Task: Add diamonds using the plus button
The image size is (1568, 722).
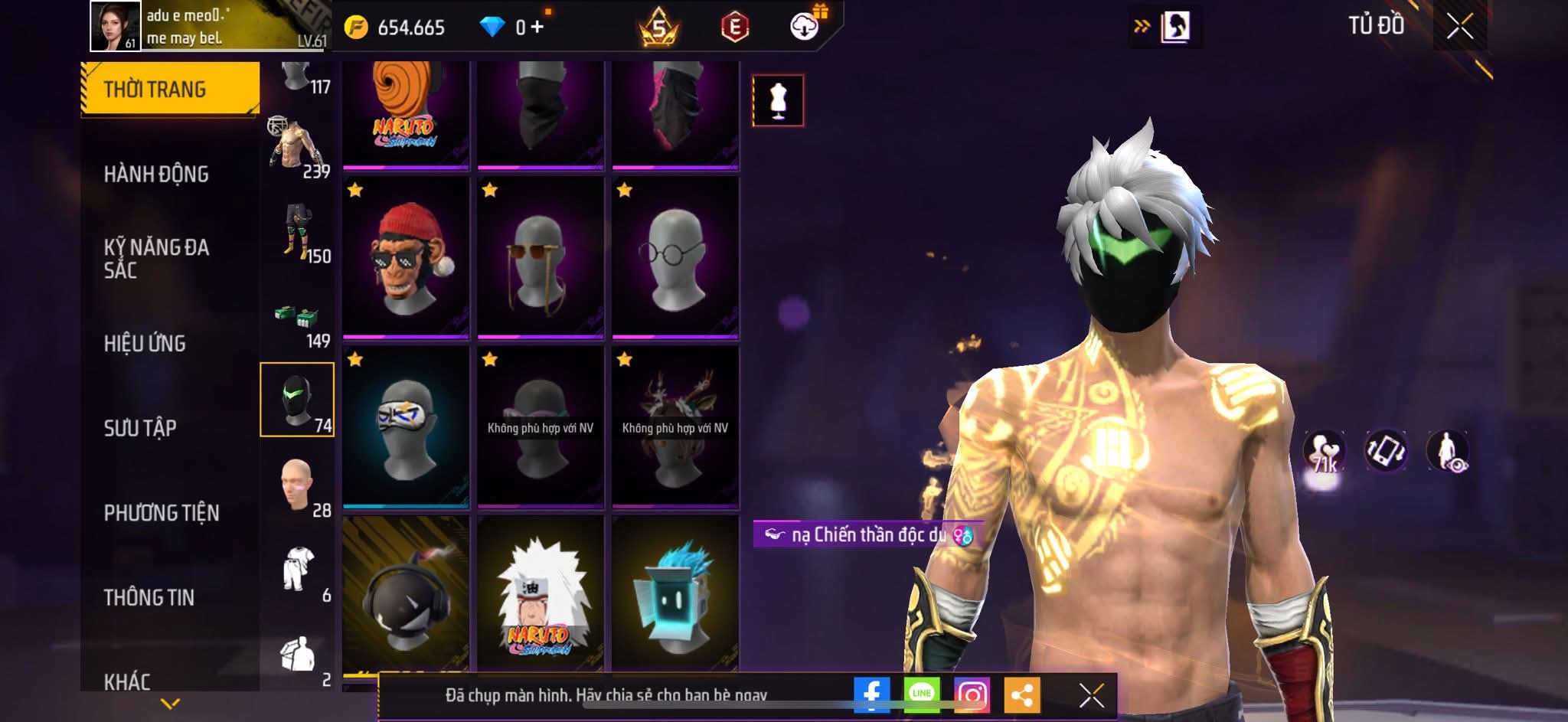Action: [537, 28]
